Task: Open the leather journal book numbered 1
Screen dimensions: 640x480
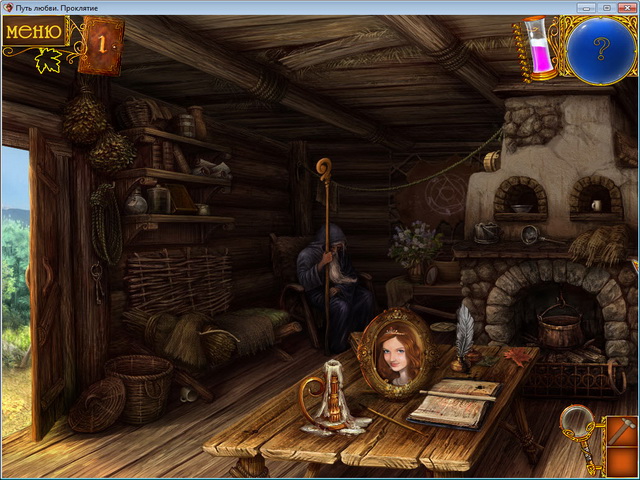Action: (102, 44)
